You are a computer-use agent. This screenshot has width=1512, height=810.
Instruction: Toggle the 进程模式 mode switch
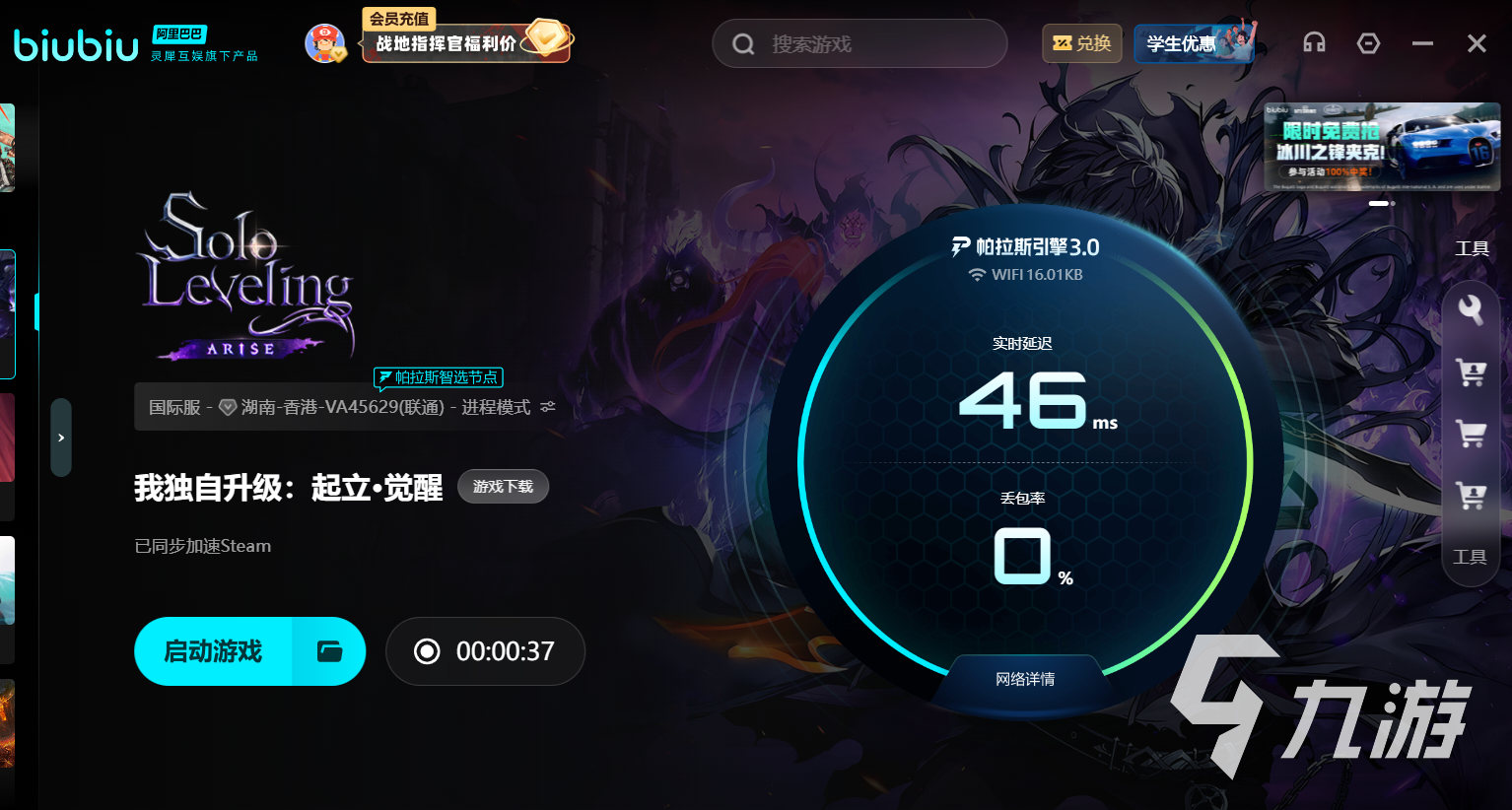548,406
